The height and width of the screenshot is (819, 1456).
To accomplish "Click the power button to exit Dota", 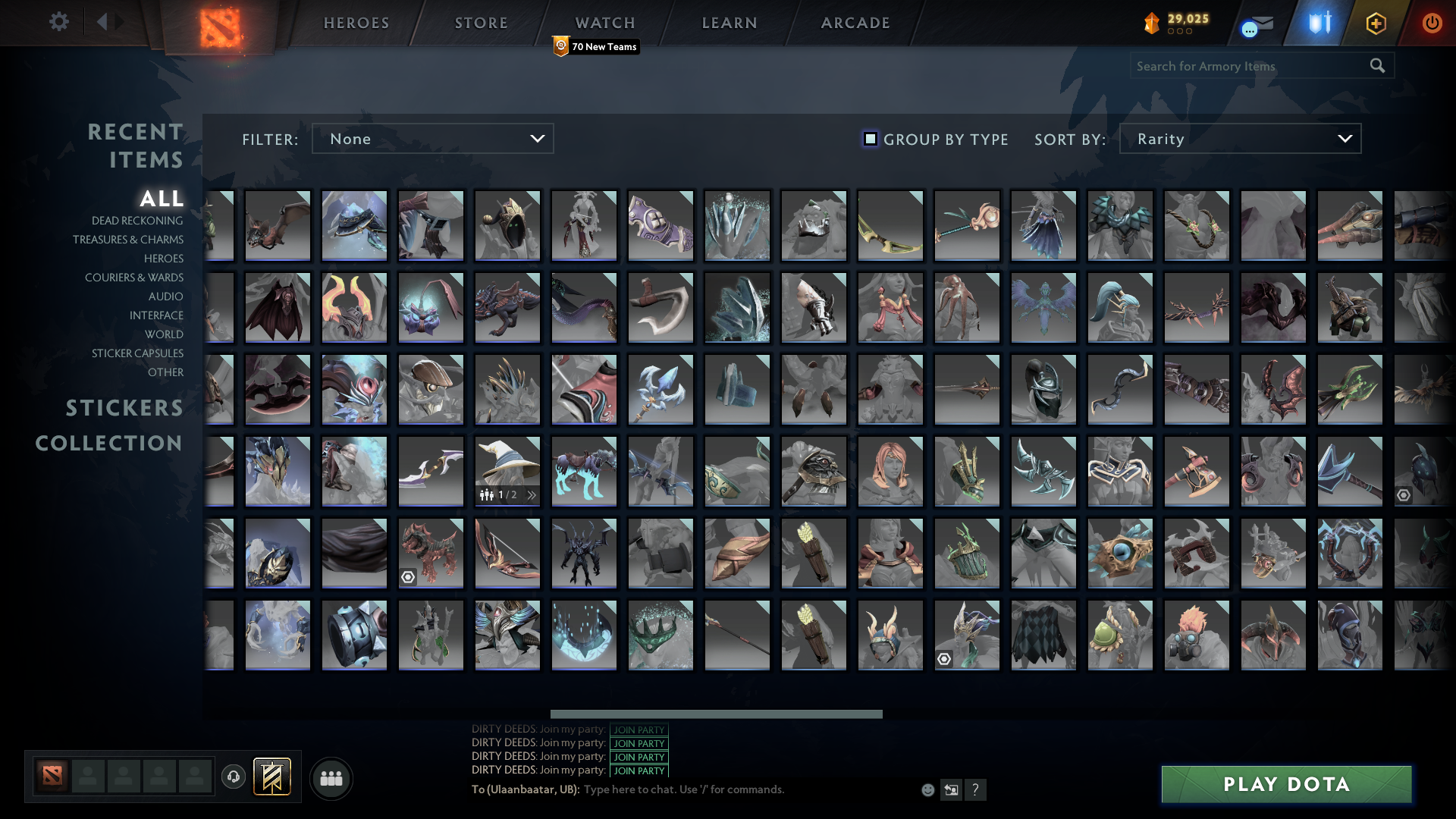I will tap(1432, 23).
